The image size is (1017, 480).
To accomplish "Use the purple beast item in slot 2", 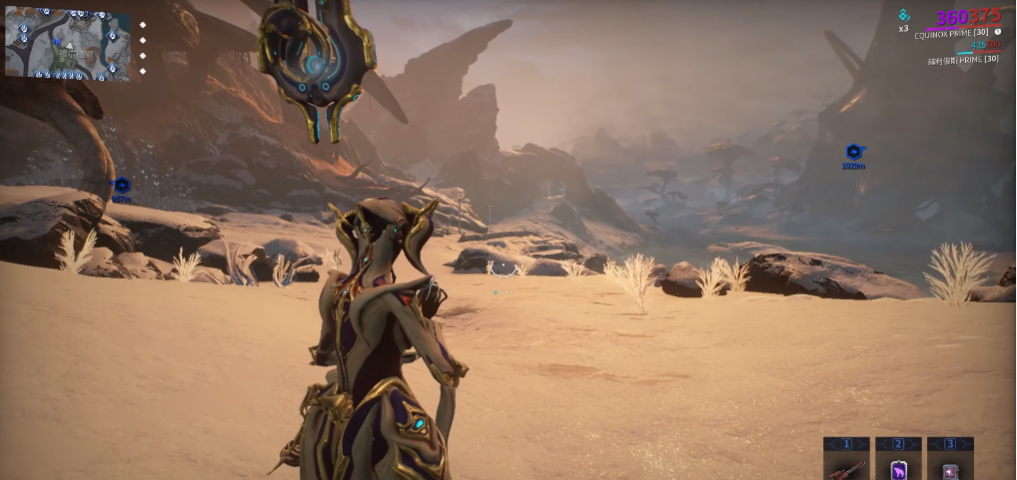I will 897,468.
